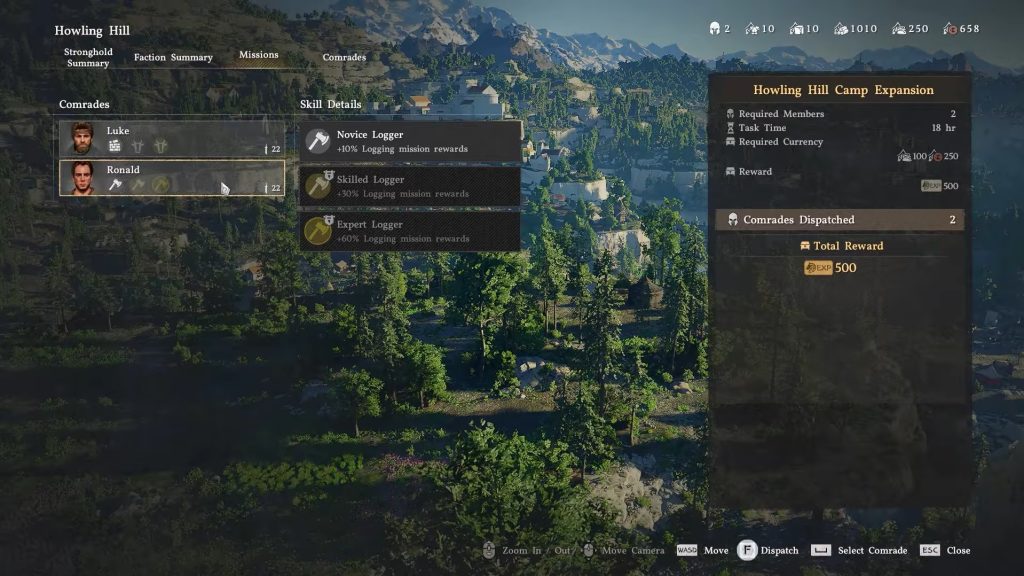Open the Comrades tab
1024x576 pixels.
point(344,58)
